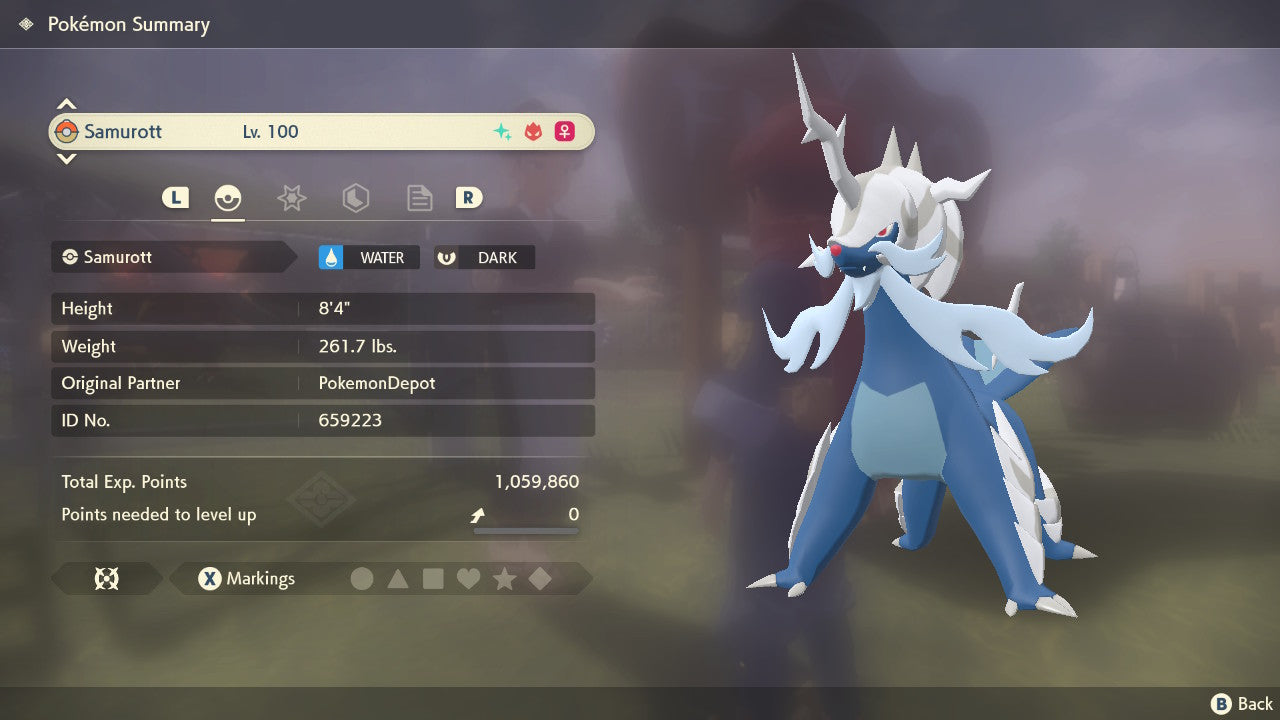The image size is (1280, 720).
Task: Toggle the triangle marking
Action: [x=398, y=579]
